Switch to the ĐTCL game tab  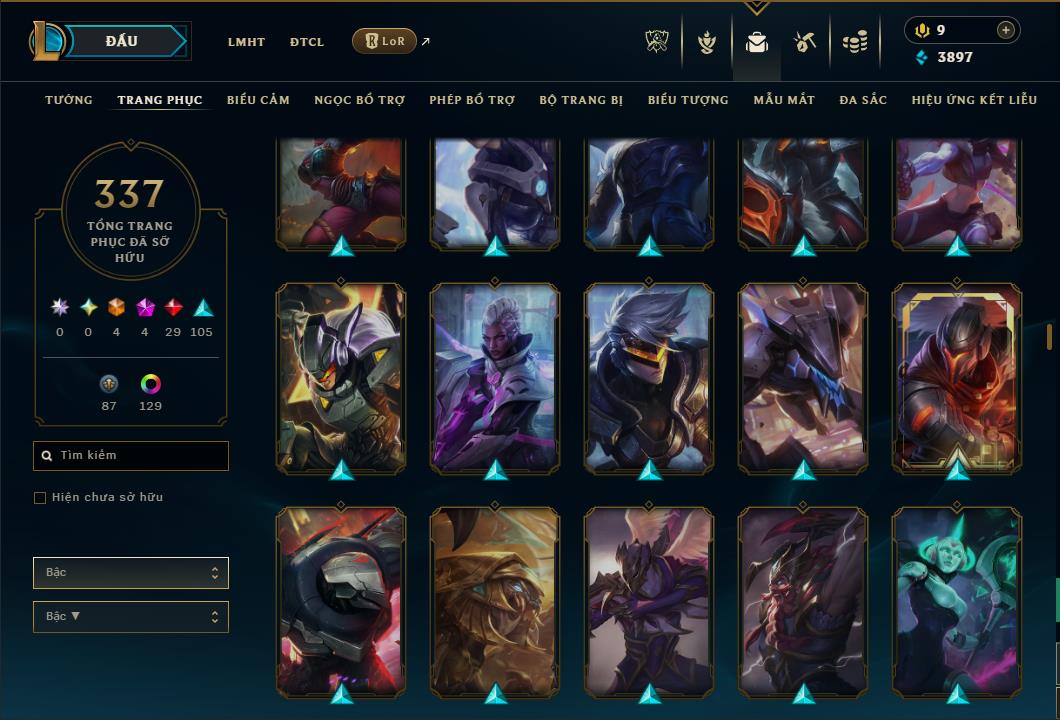(307, 42)
